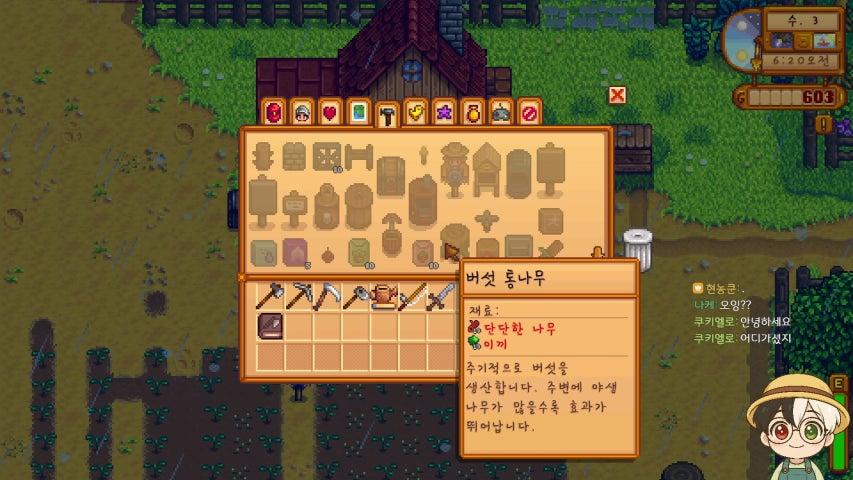Open the collections vase tab
This screenshot has width=853, height=480.
[472, 113]
